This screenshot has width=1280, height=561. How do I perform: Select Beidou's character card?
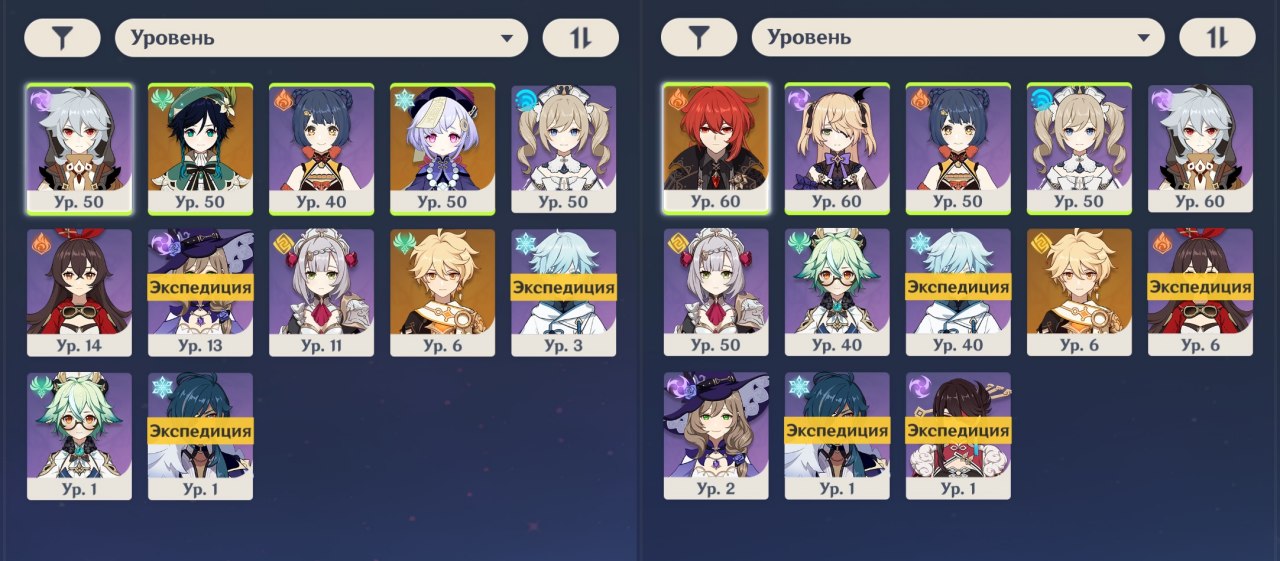tap(958, 436)
